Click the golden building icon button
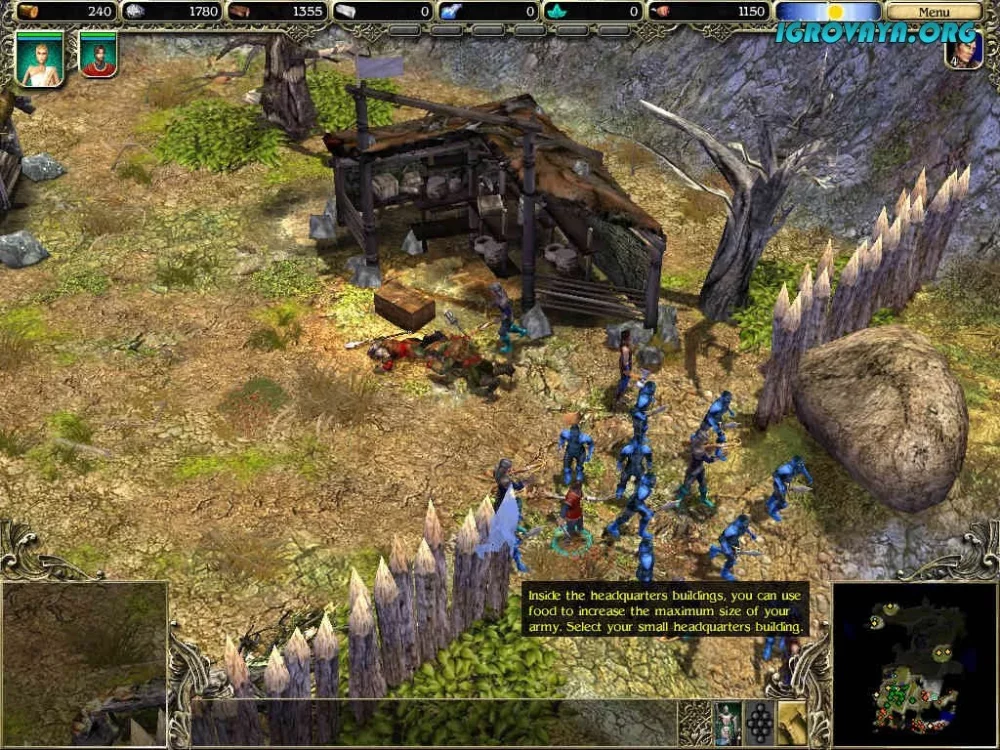This screenshot has height=750, width=1000. click(x=791, y=723)
